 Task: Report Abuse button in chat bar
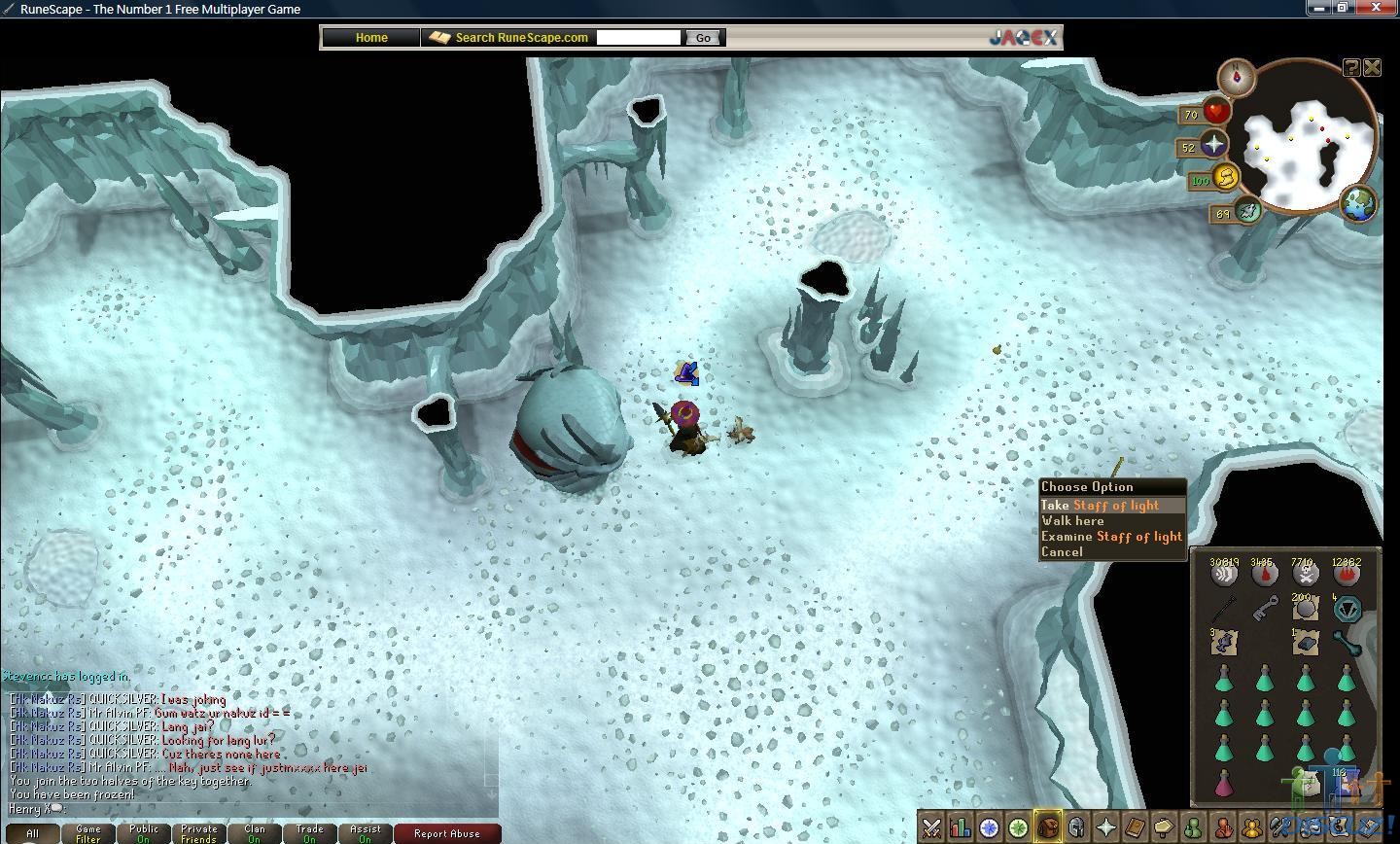click(446, 833)
